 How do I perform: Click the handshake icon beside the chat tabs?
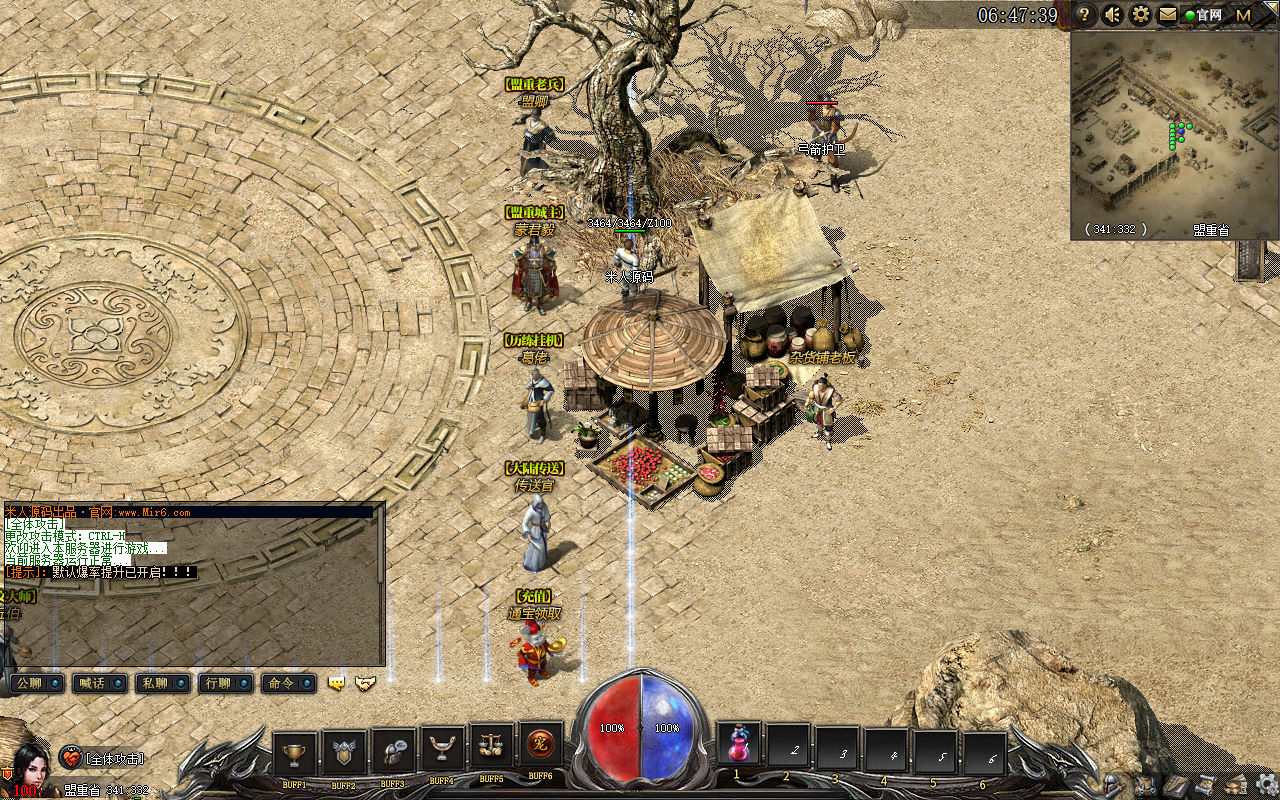366,683
